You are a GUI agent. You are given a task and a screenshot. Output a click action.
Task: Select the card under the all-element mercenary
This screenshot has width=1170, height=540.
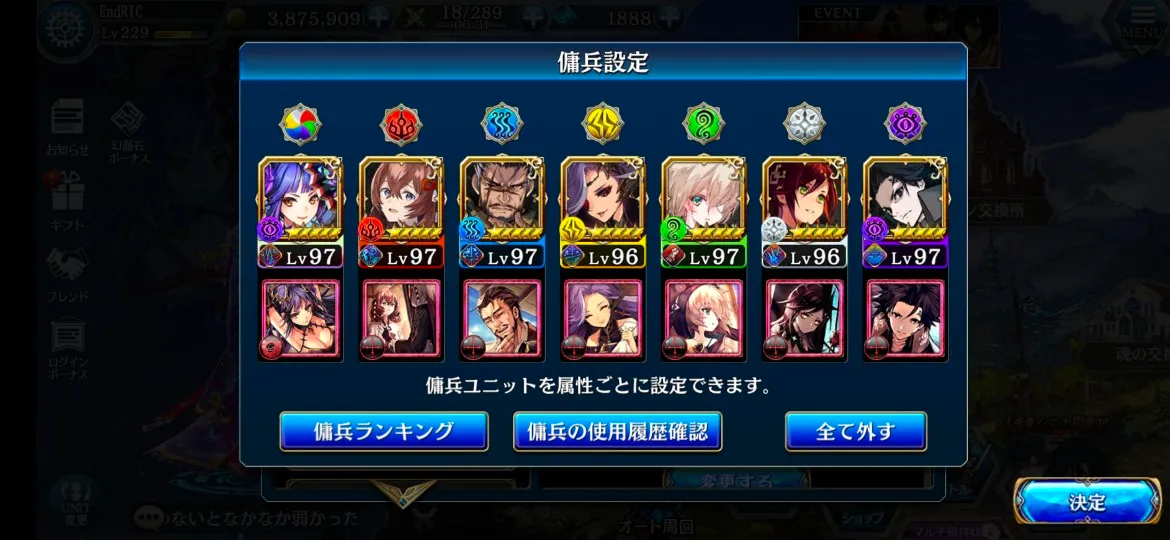pyautogui.click(x=301, y=319)
